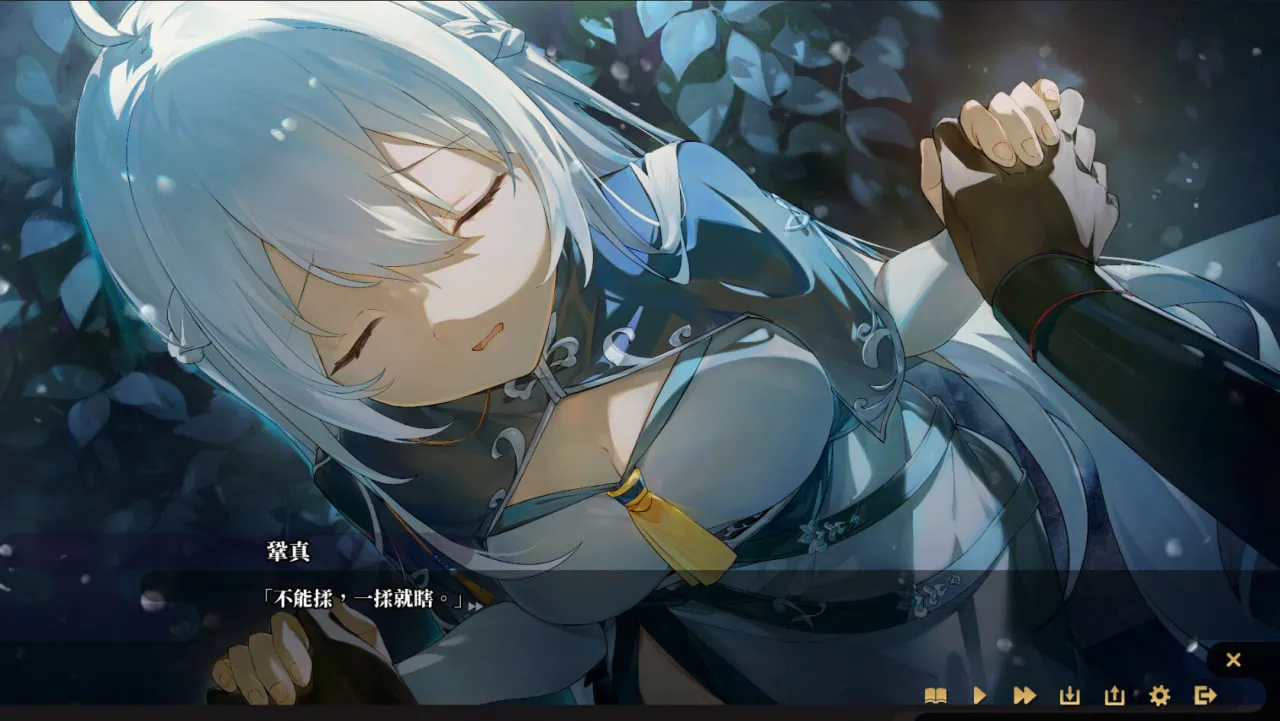The image size is (1280, 721).
Task: Click the exit door-arrow icon
Action: 1204,695
